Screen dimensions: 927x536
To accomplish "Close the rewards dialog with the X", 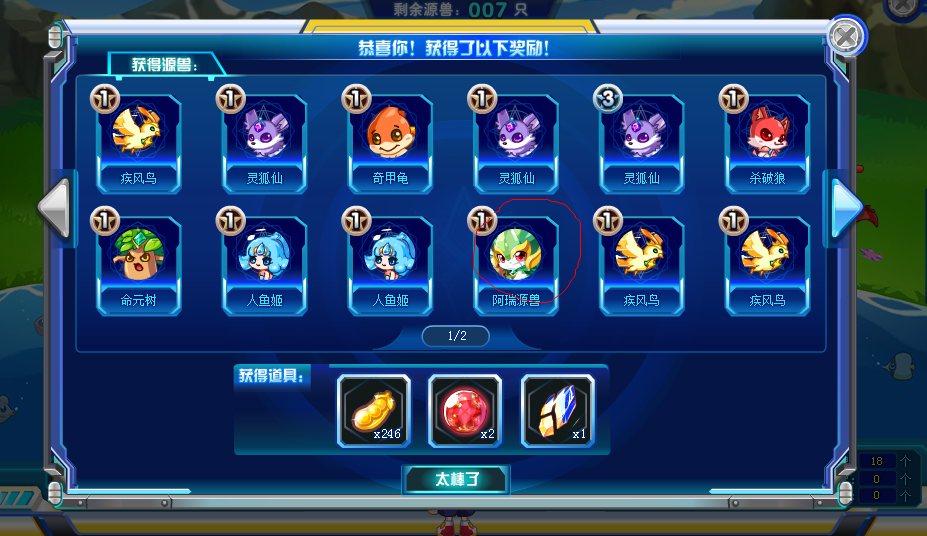I will [845, 38].
